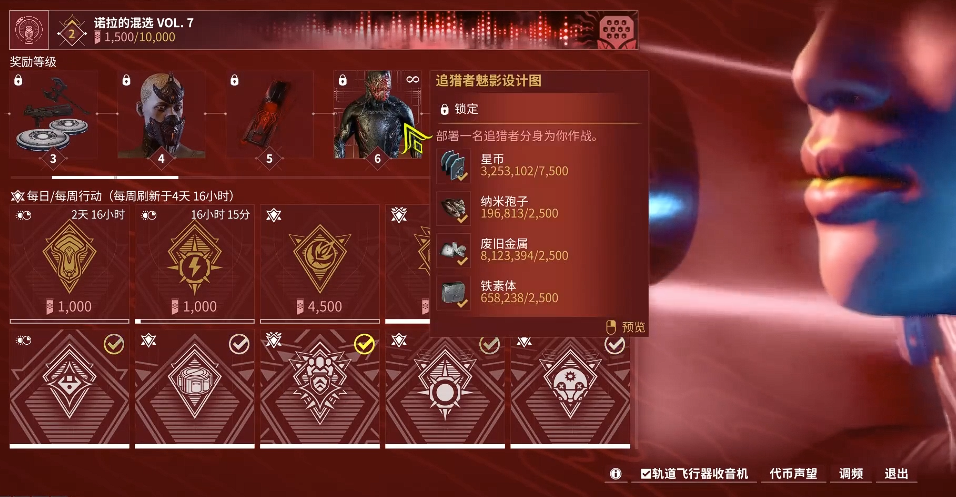This screenshot has width=956, height=497.
Task: Open the 调频 tune-in button
Action: (851, 474)
